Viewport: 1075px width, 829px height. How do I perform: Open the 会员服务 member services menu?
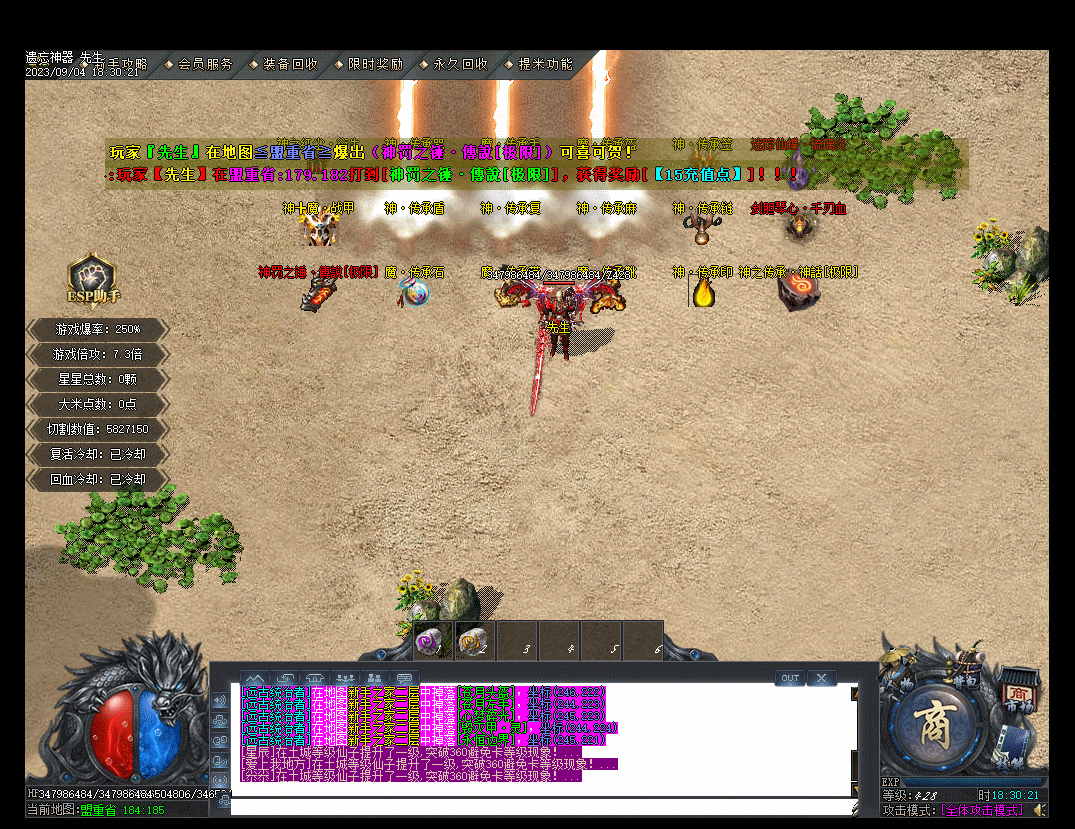coord(204,64)
